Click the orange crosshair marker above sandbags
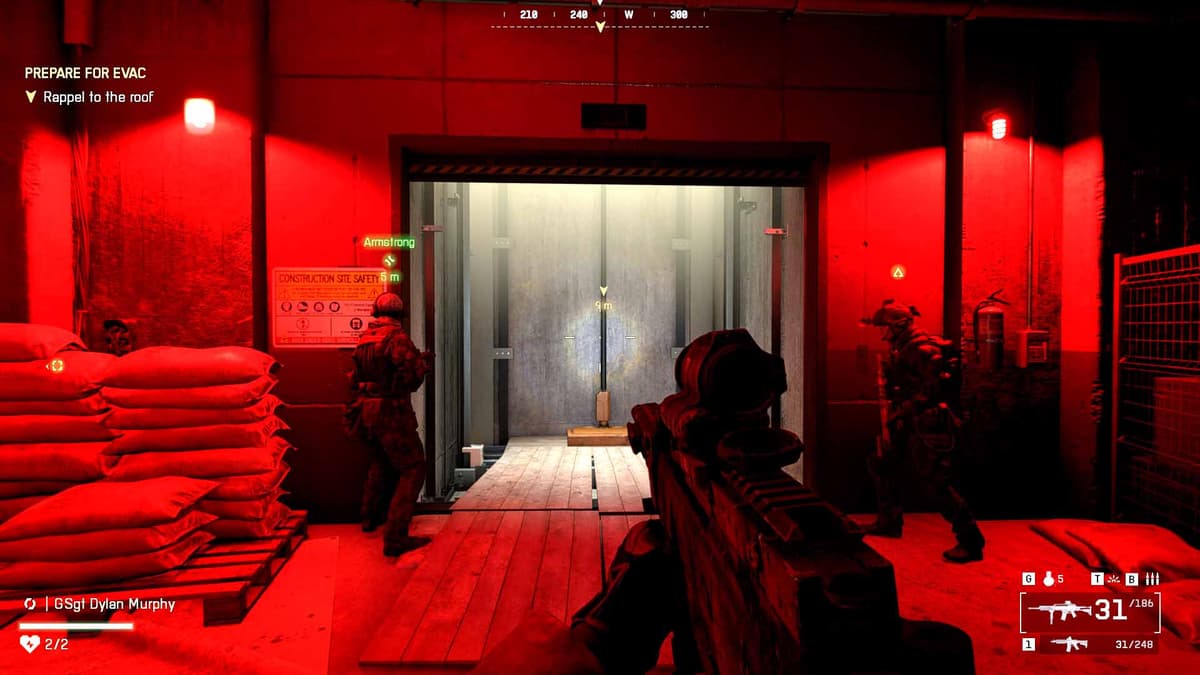 coord(57,366)
